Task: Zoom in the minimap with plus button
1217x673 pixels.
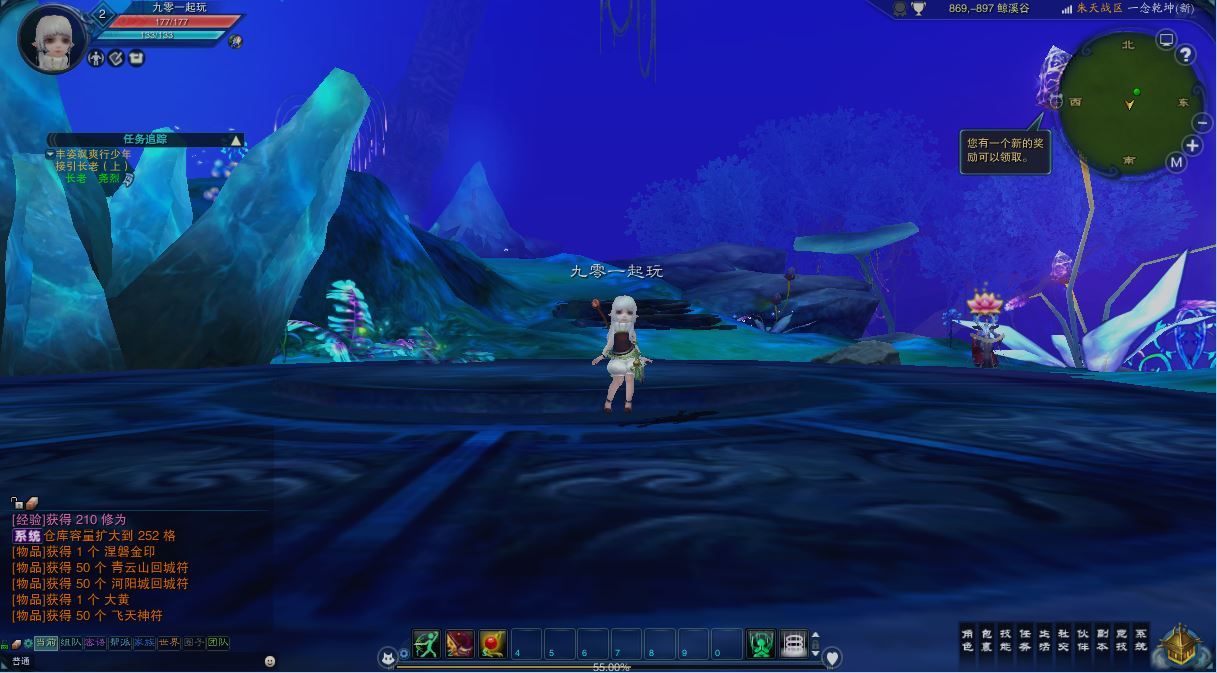Action: [x=1192, y=146]
